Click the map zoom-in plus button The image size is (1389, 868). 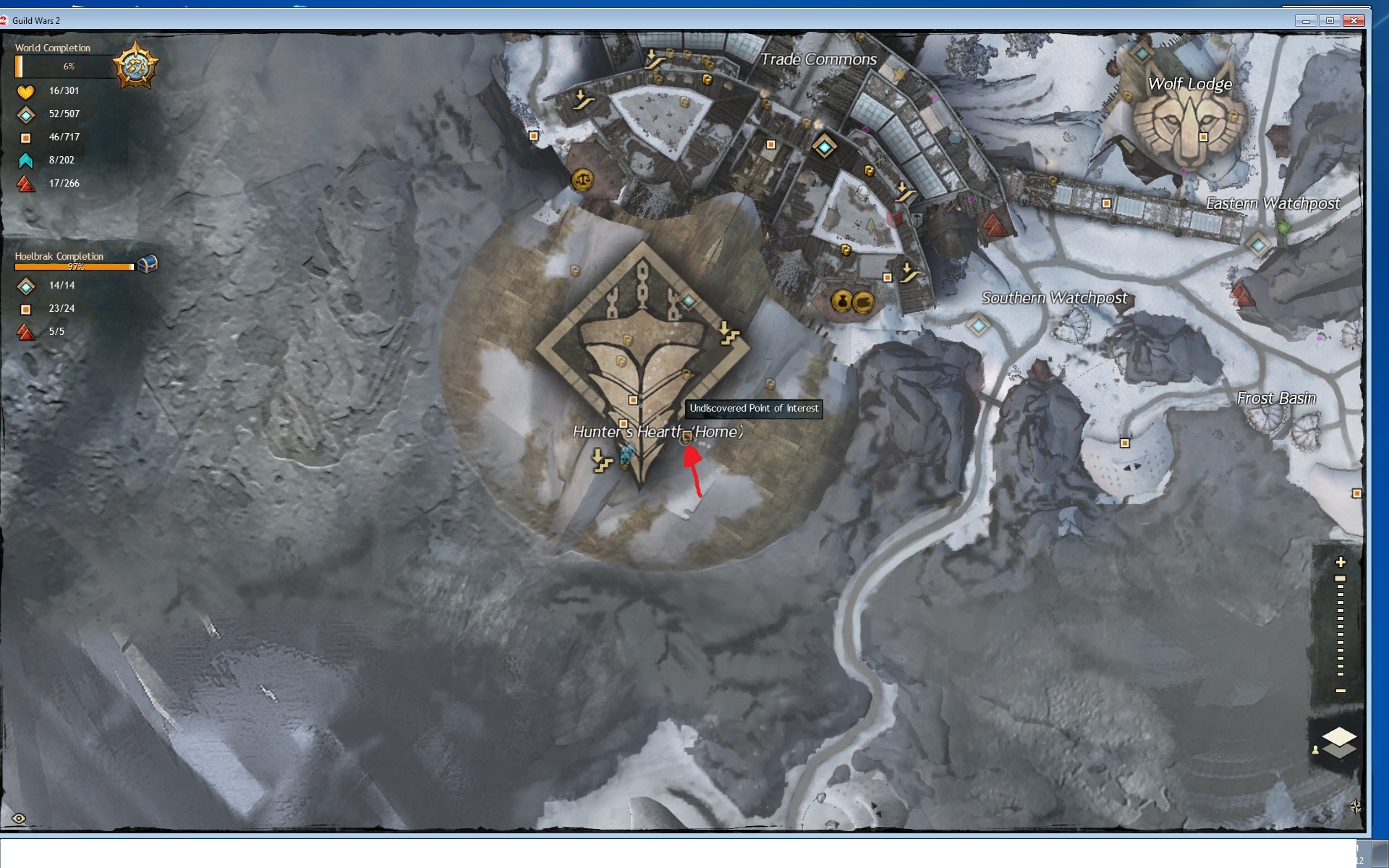(x=1341, y=562)
